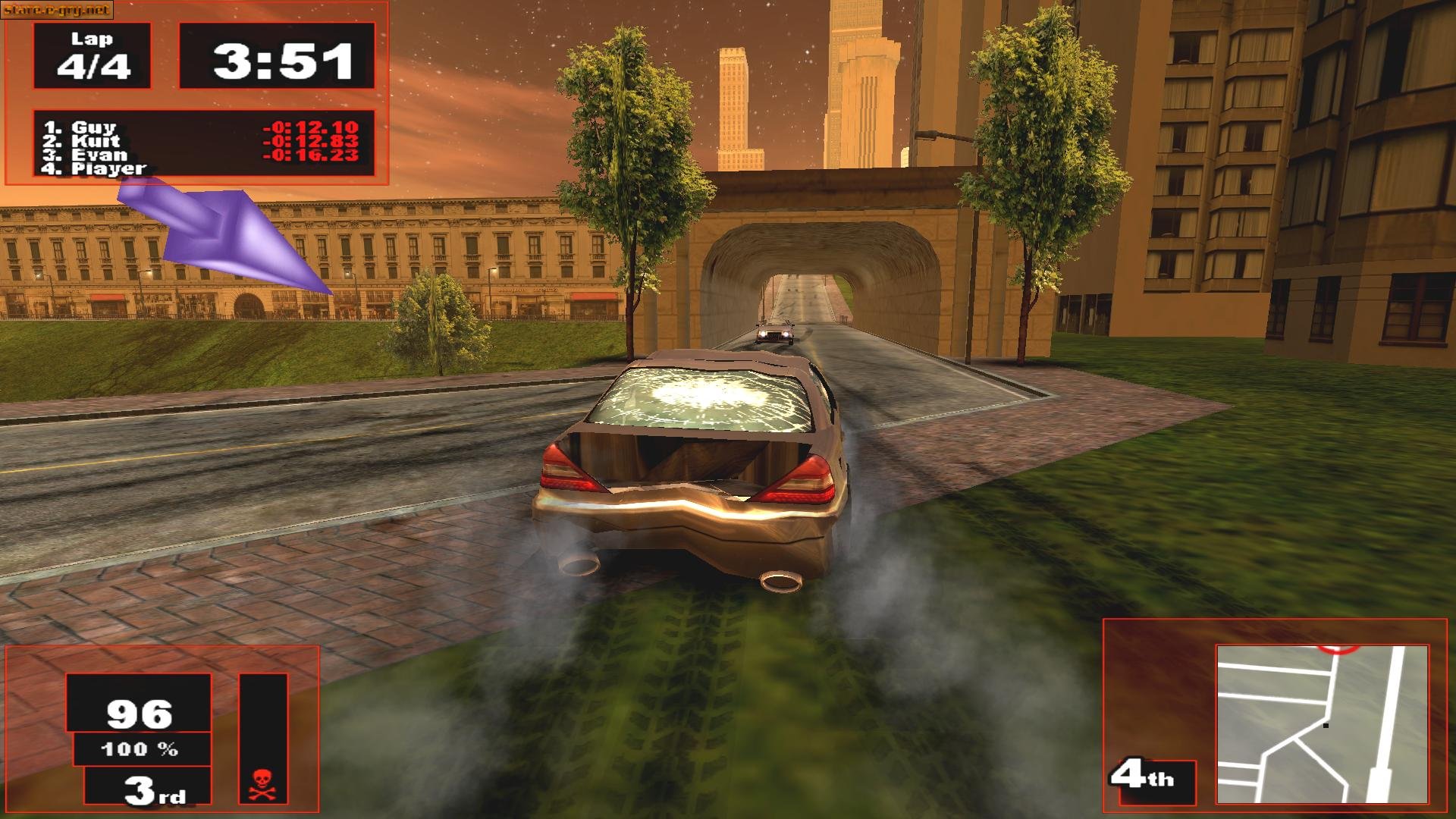Viewport: 1456px width, 819px height.
Task: Open the stare.e-gry.net watermark link
Action: pyautogui.click(x=56, y=10)
